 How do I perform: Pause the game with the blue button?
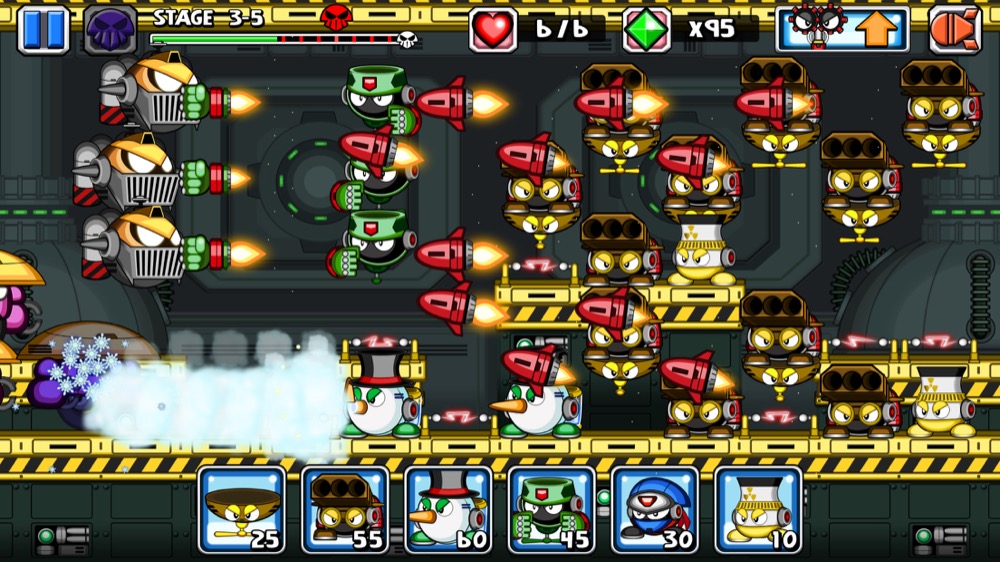[43, 29]
